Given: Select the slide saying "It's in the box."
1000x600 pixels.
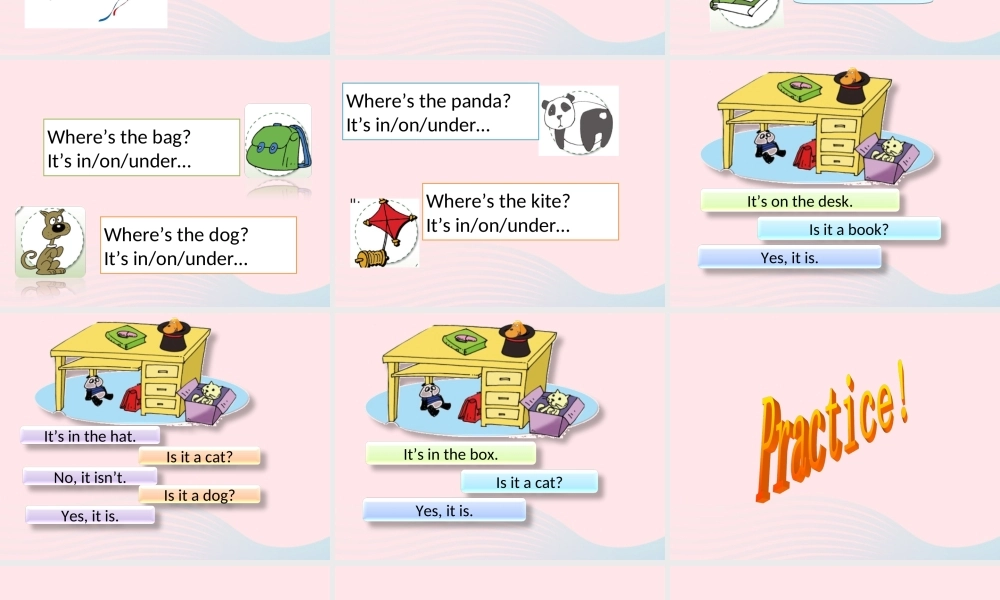Looking at the screenshot, I should 499,435.
